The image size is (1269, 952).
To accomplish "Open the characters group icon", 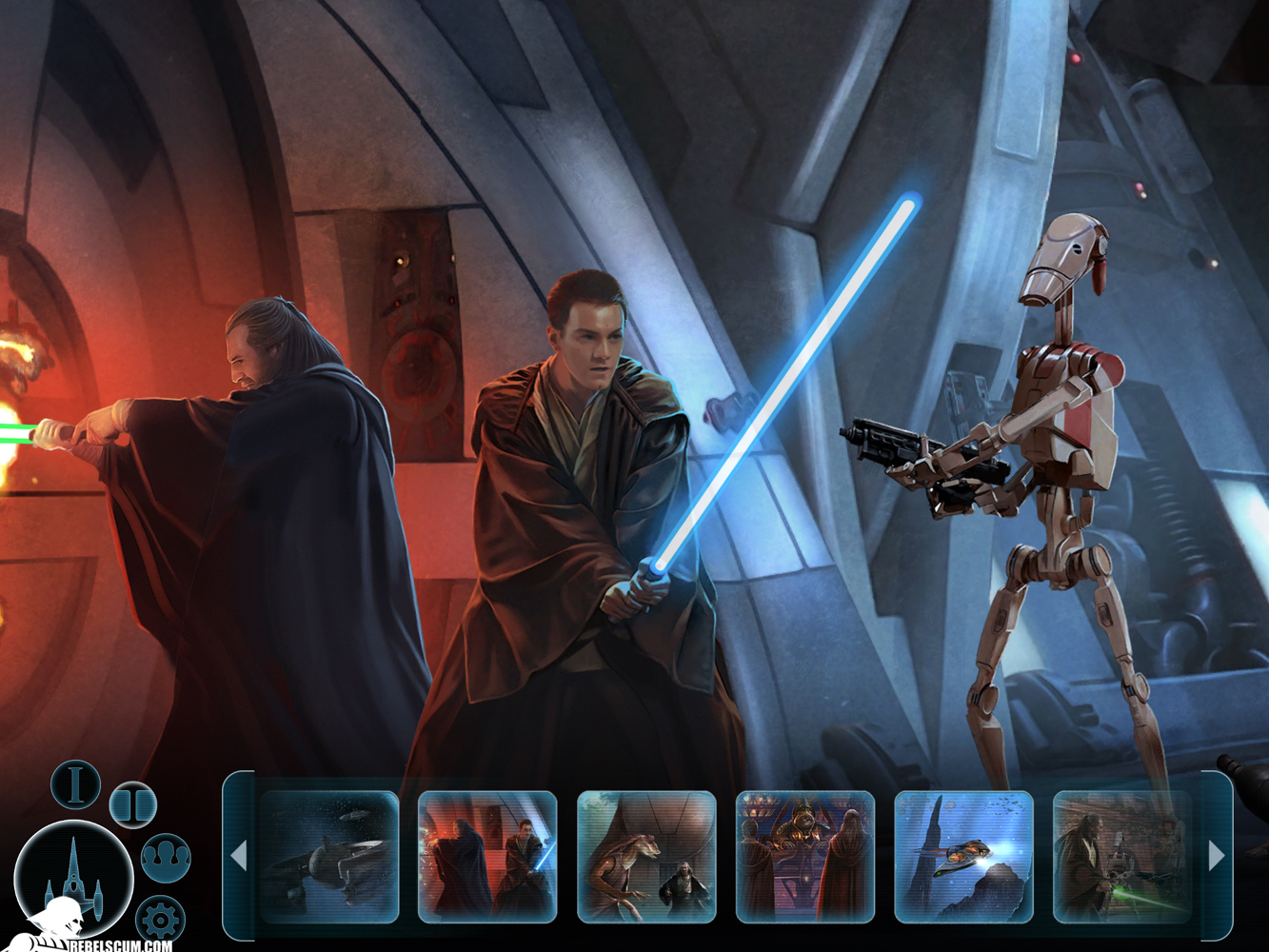I will click(x=167, y=857).
